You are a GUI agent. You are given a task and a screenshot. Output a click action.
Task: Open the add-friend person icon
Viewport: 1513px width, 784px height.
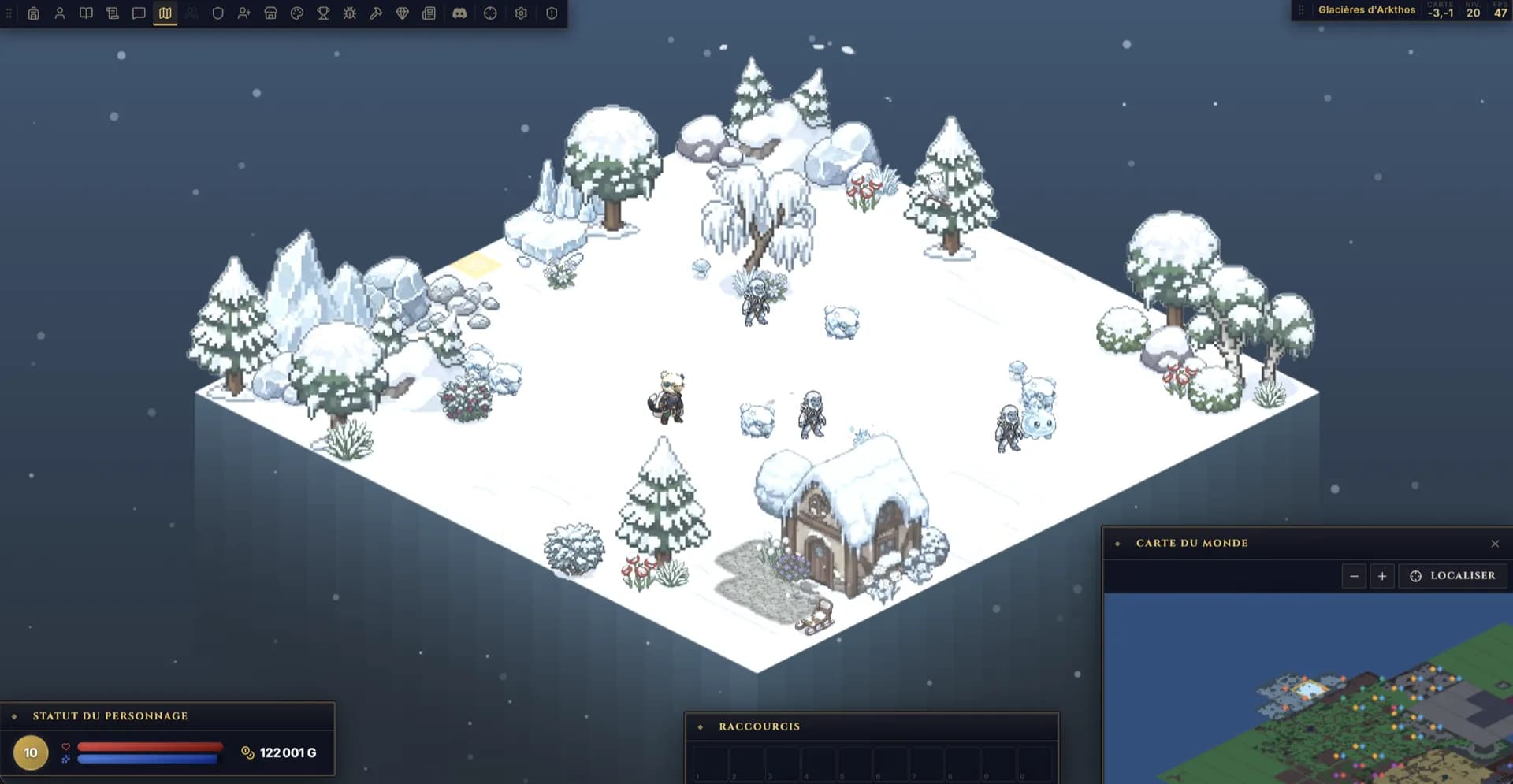click(244, 13)
